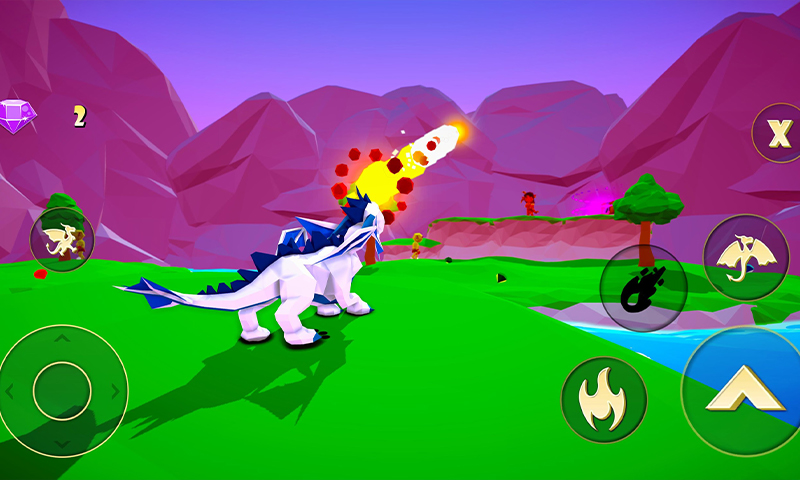Image resolution: width=800 pixels, height=480 pixels.
Task: Close the game with the X button
Action: (778, 132)
